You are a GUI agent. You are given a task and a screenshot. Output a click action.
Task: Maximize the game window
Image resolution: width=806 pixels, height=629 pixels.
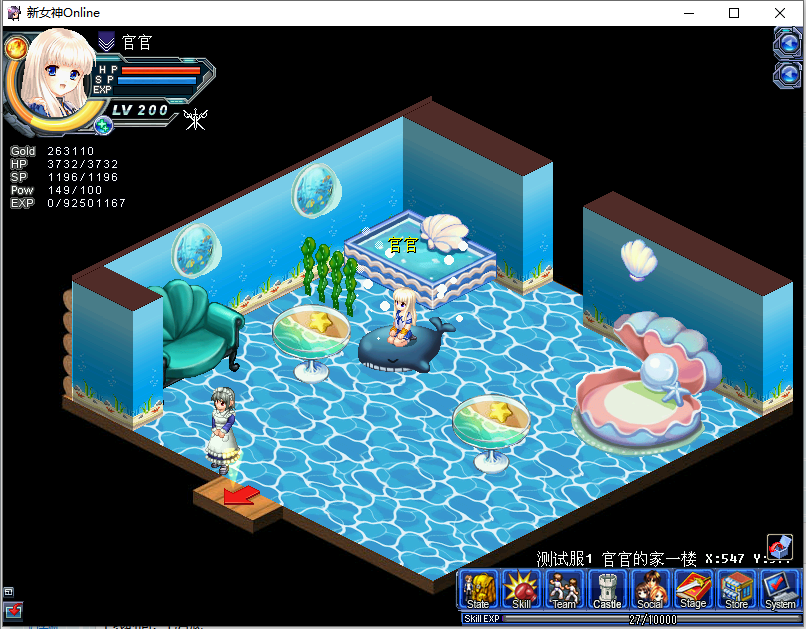click(x=734, y=13)
